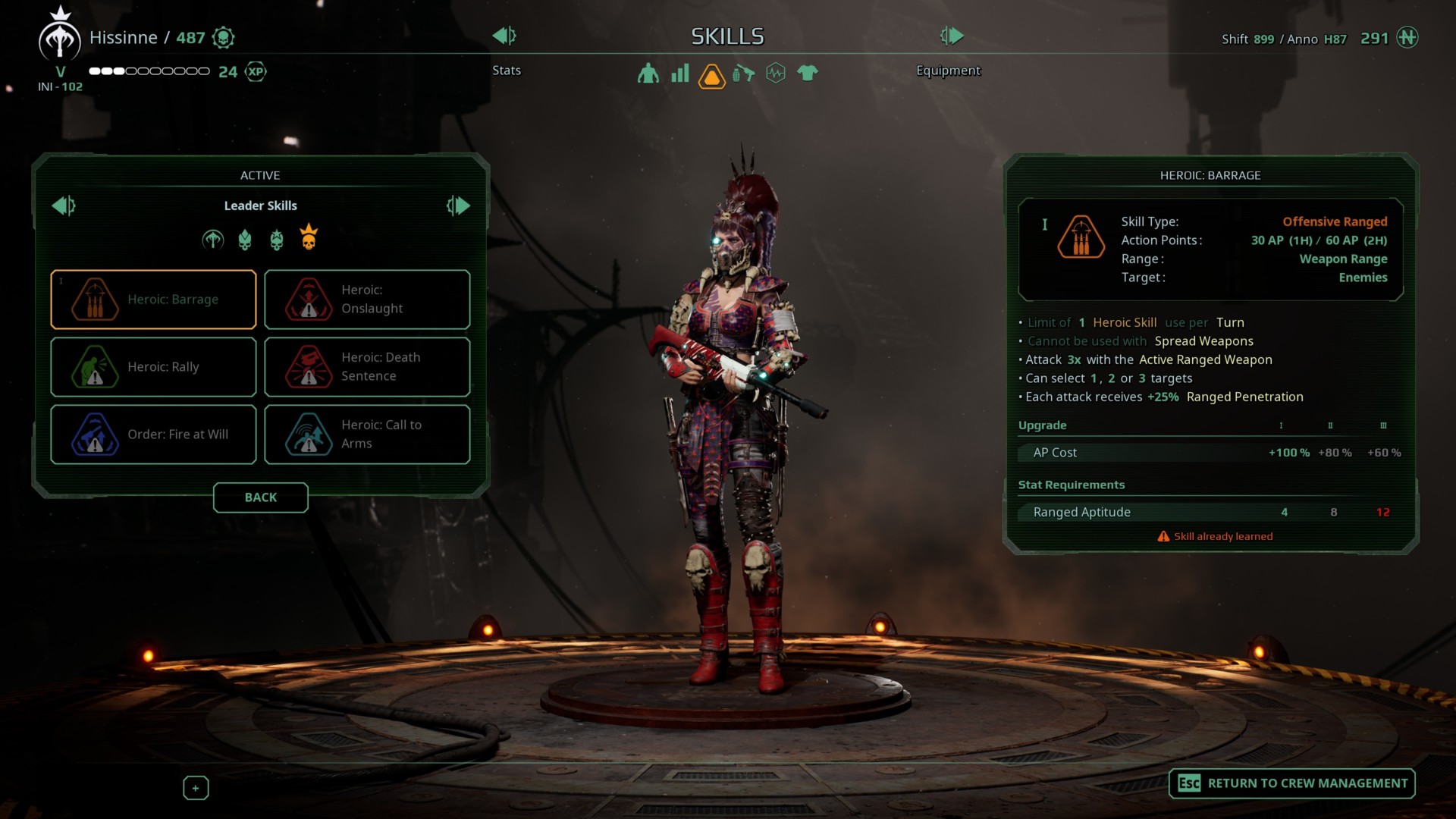This screenshot has width=1456, height=819.
Task: Open the bar chart stats tab
Action: pos(680,74)
